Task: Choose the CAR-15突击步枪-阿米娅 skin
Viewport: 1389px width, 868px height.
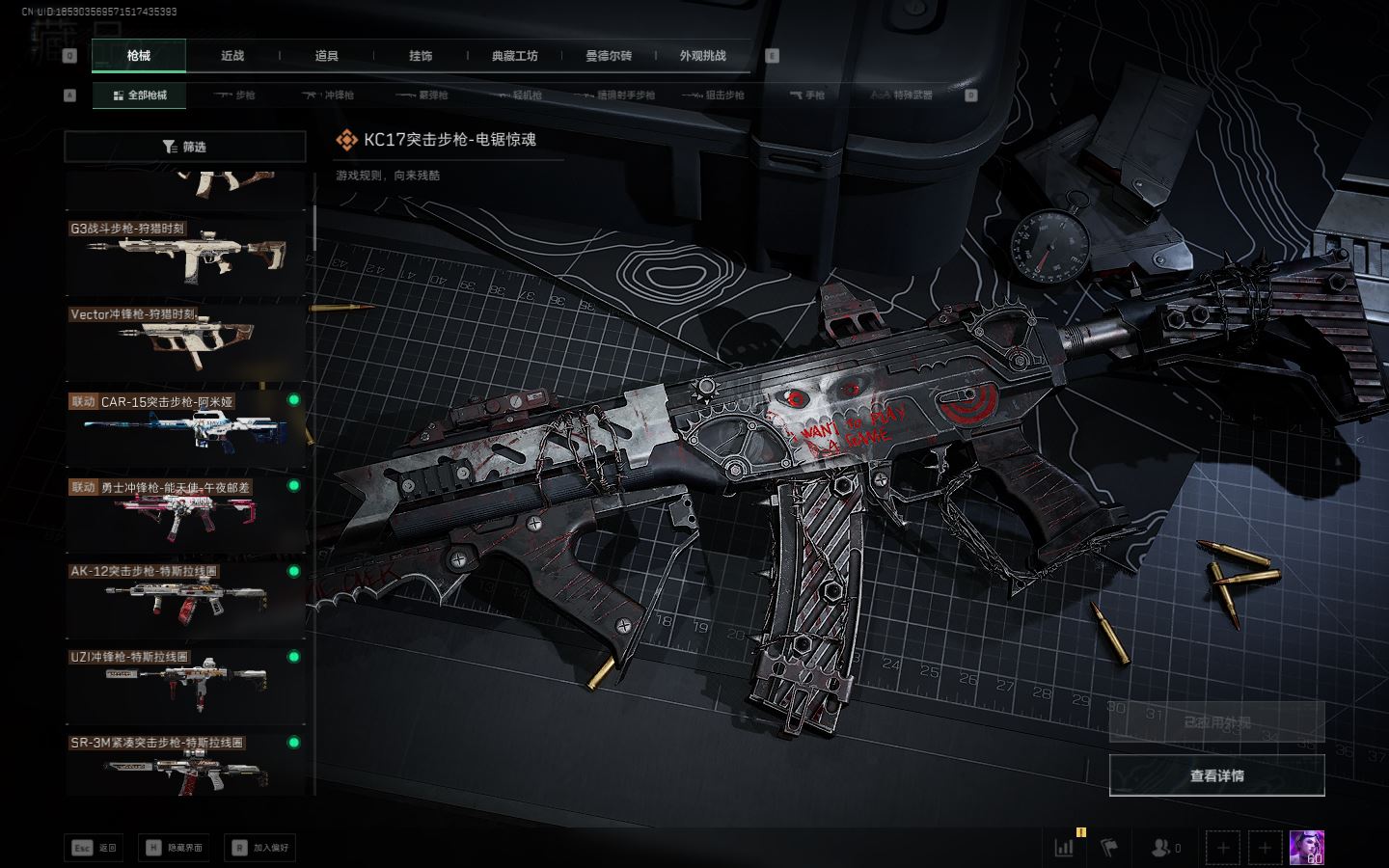Action: (x=185, y=425)
